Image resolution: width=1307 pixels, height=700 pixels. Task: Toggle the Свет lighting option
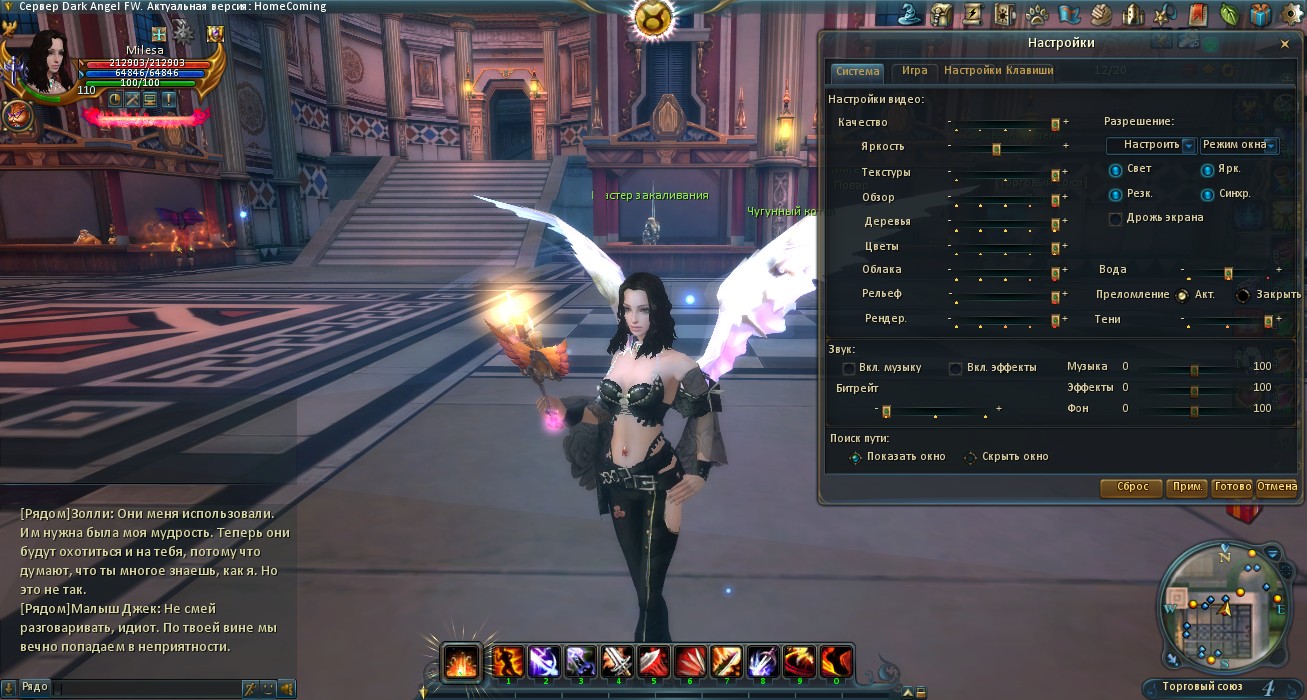pos(1115,170)
